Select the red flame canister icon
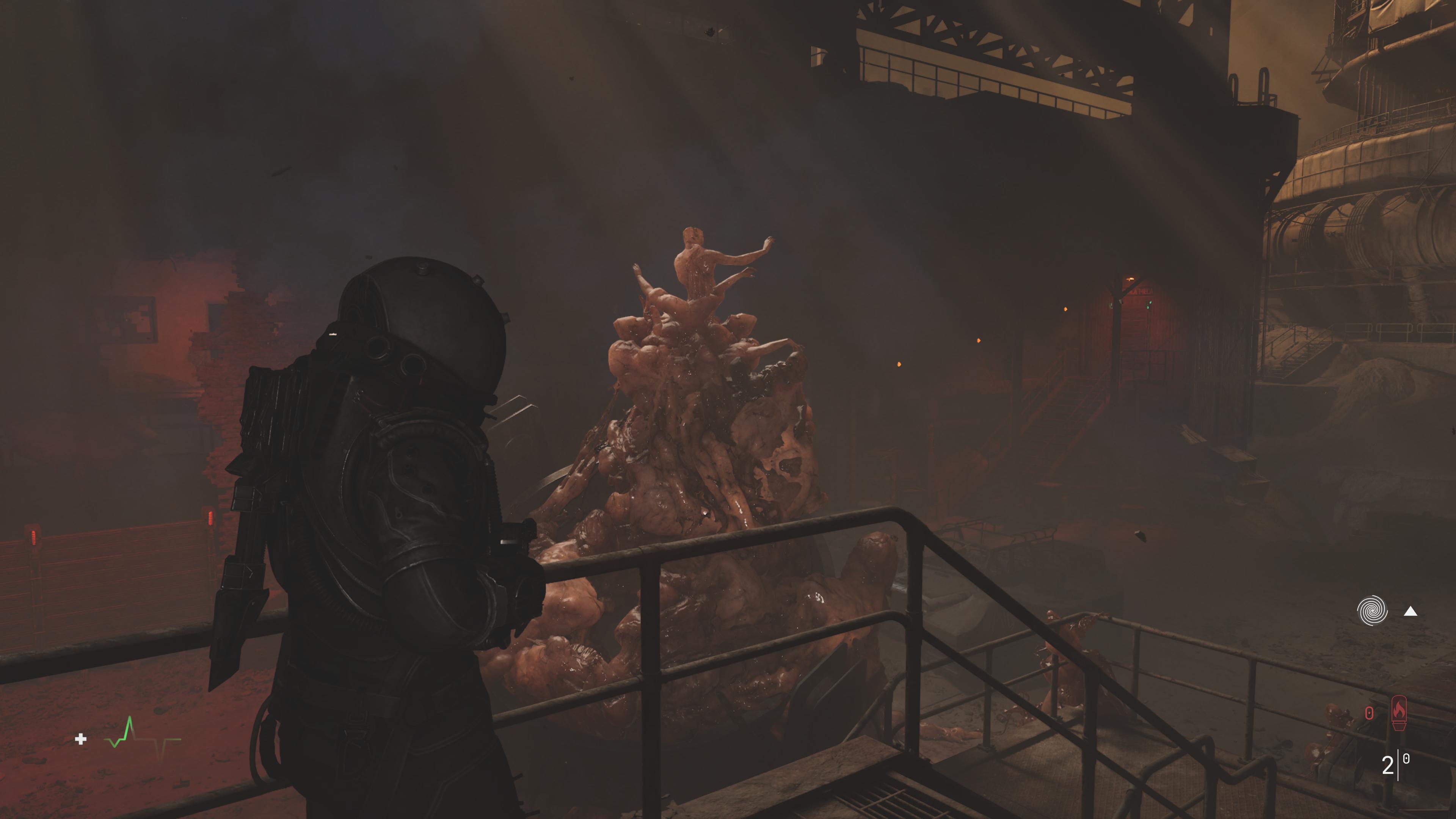Screen dimensions: 1456x819 point(1398,713)
